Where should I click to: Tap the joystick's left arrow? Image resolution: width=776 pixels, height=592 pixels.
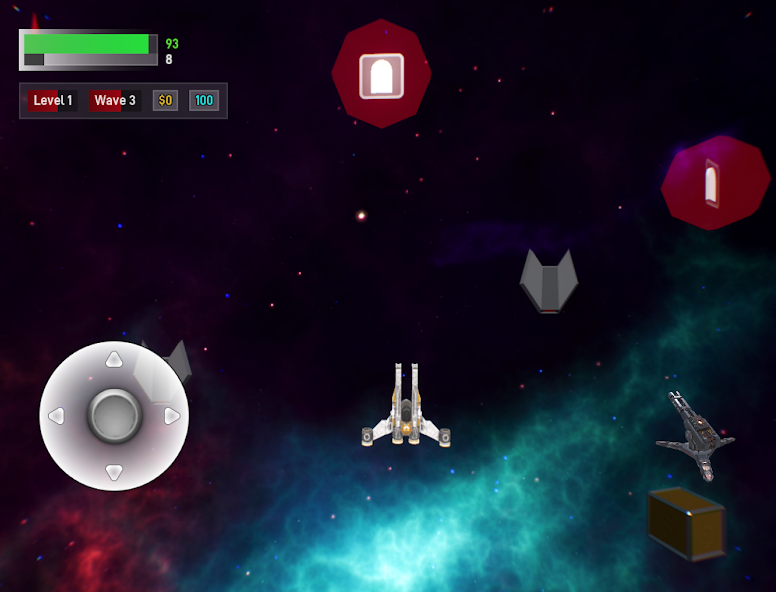point(57,416)
